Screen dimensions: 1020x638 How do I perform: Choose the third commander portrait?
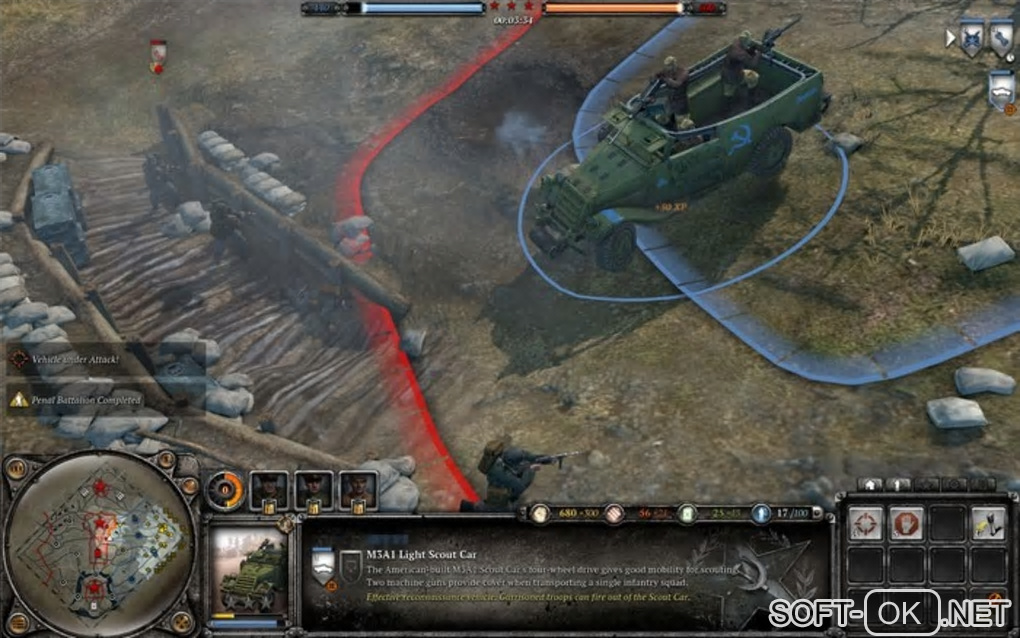point(358,489)
